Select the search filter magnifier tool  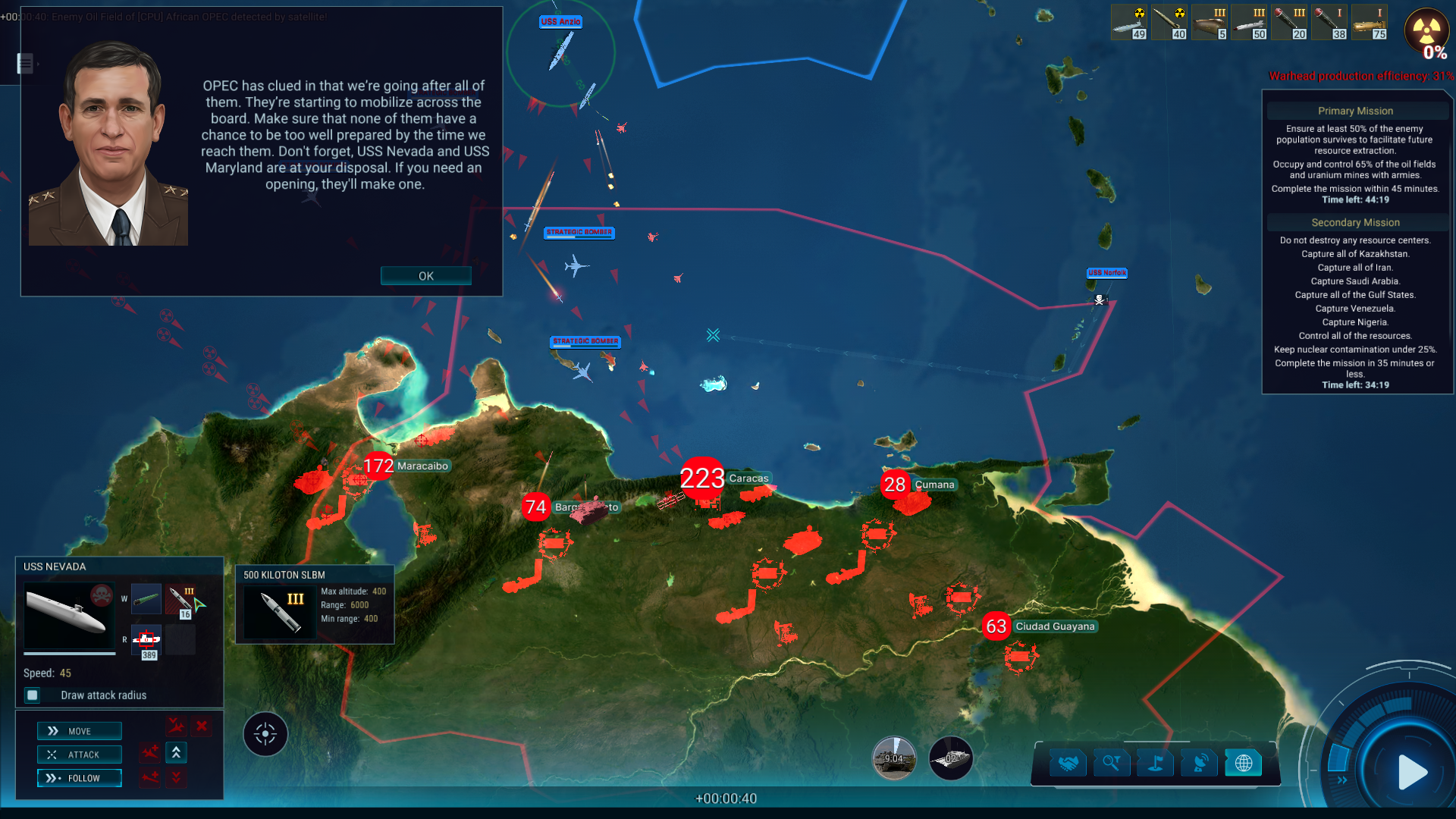(x=1111, y=763)
